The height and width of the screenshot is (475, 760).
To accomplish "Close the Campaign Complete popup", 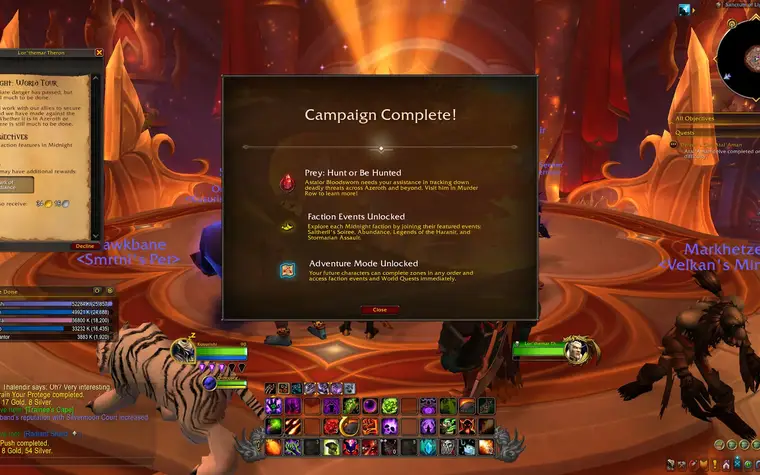I will click(x=379, y=310).
